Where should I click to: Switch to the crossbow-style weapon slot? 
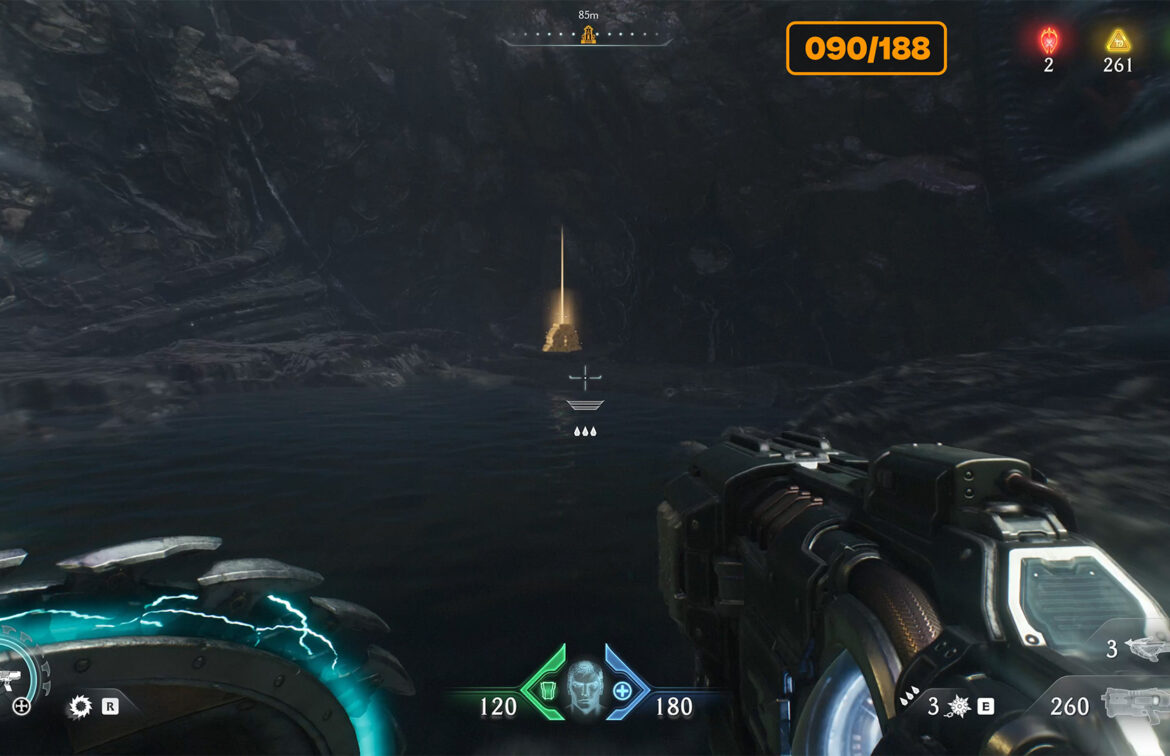pos(1145,648)
